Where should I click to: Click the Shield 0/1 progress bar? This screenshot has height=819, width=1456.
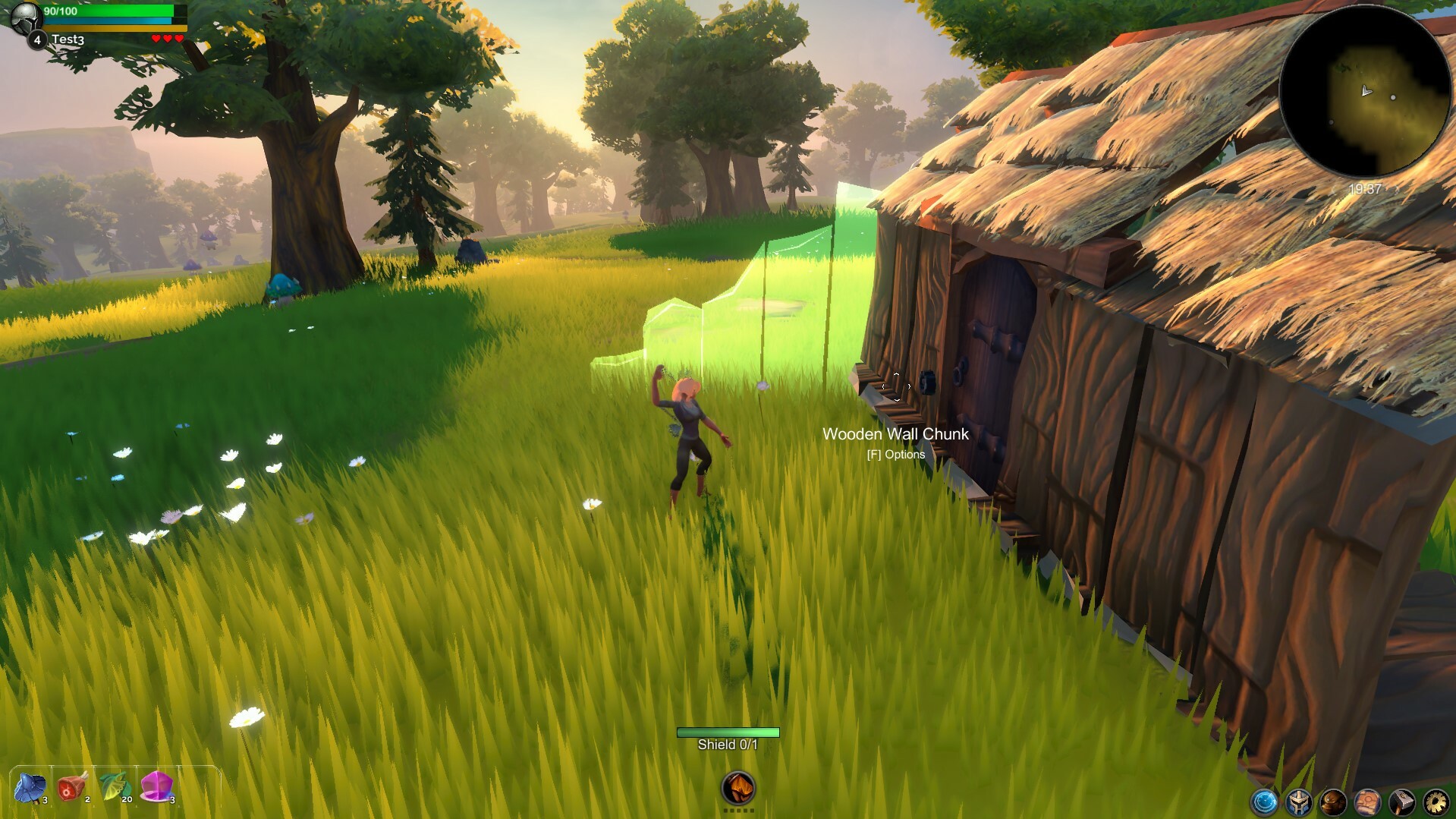pos(727,732)
